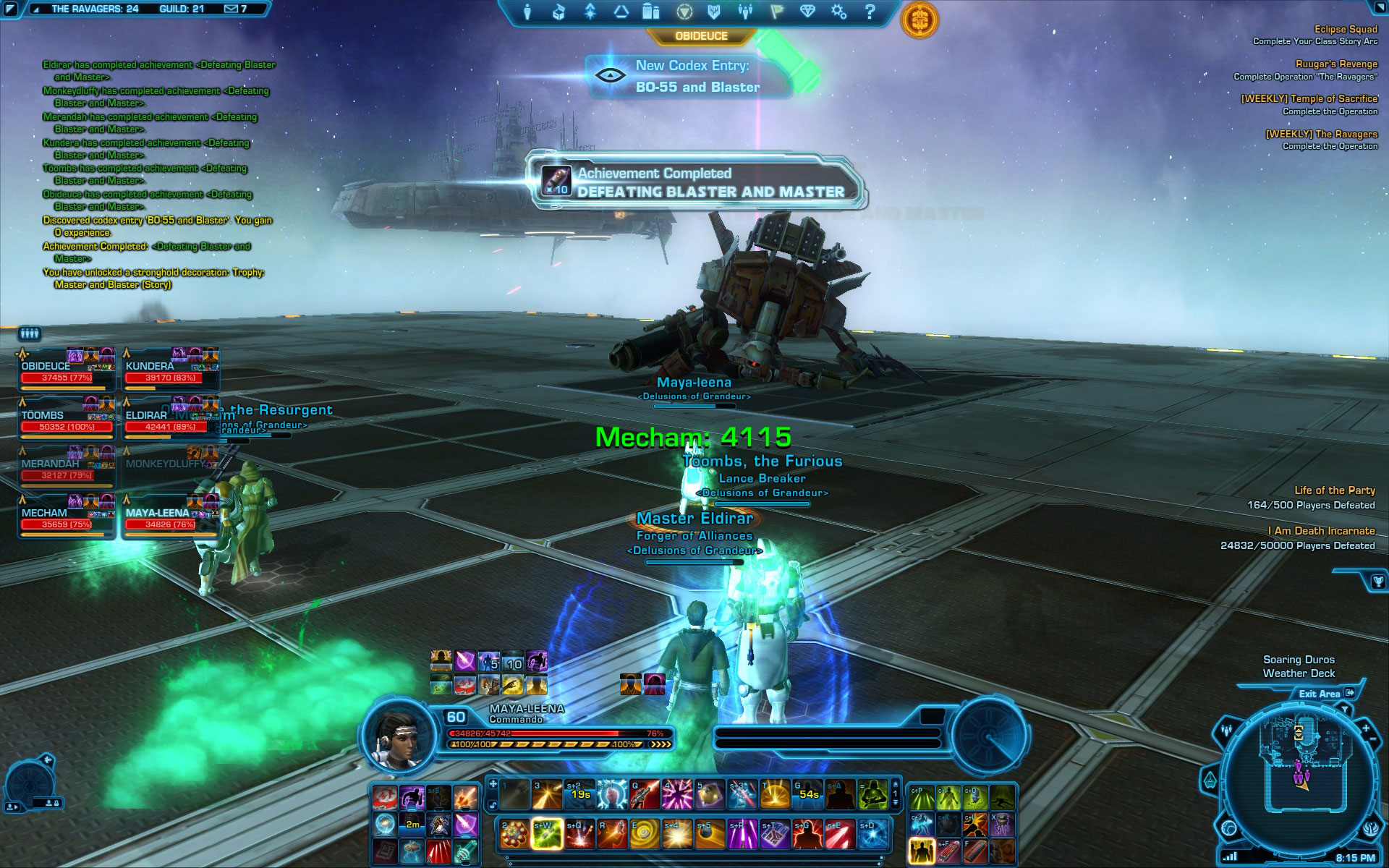1389x868 pixels.
Task: Activate the sniper rifle ability on Q
Action: pos(643,795)
